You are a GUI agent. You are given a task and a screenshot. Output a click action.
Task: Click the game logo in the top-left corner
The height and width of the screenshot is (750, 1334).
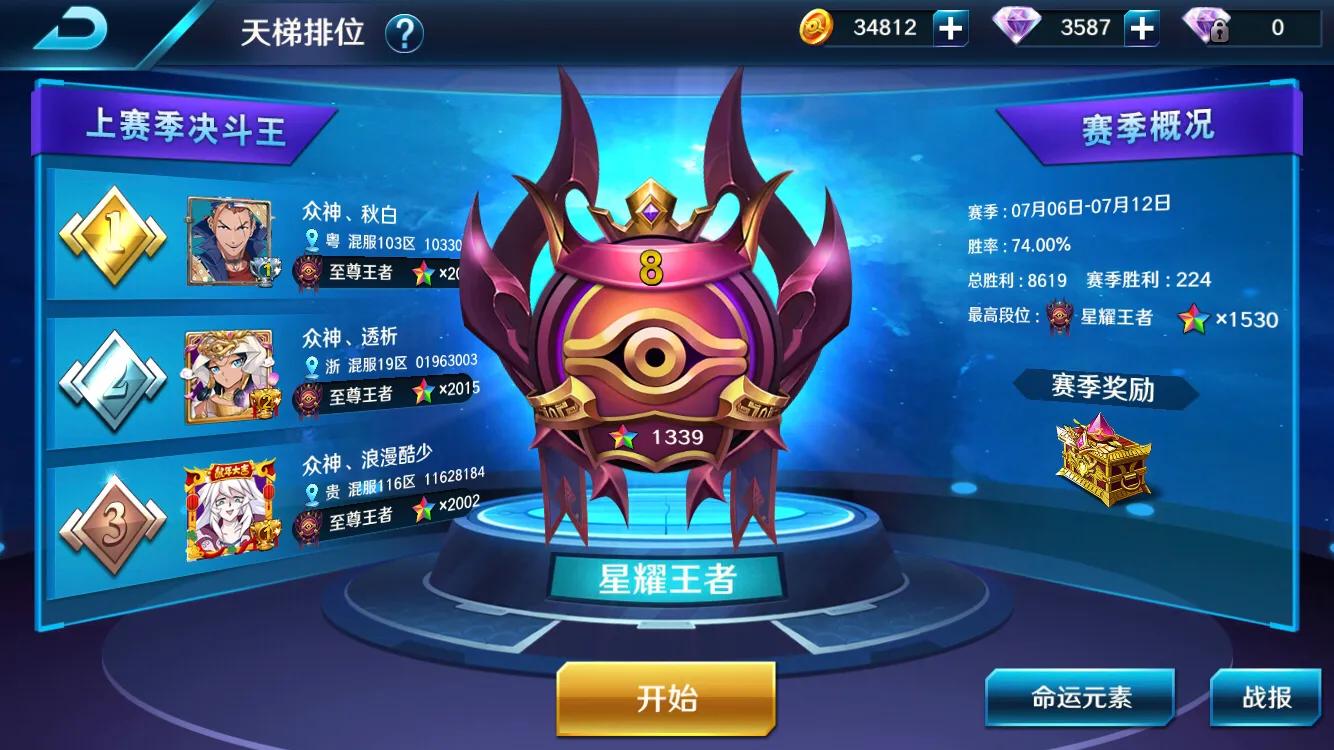pos(68,25)
